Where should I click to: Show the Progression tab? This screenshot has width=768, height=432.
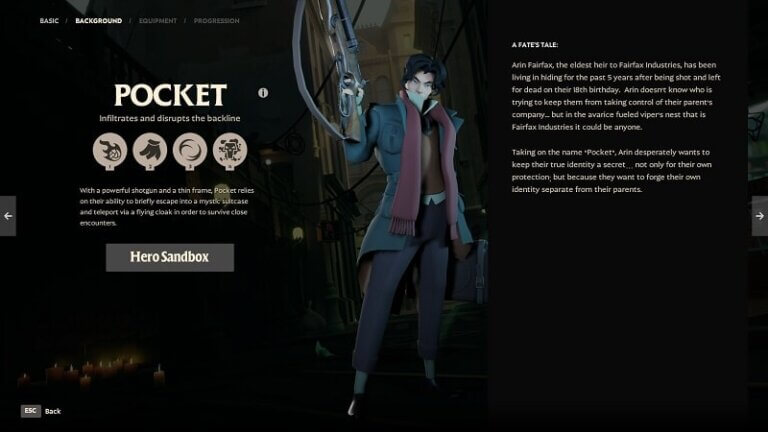(216, 20)
